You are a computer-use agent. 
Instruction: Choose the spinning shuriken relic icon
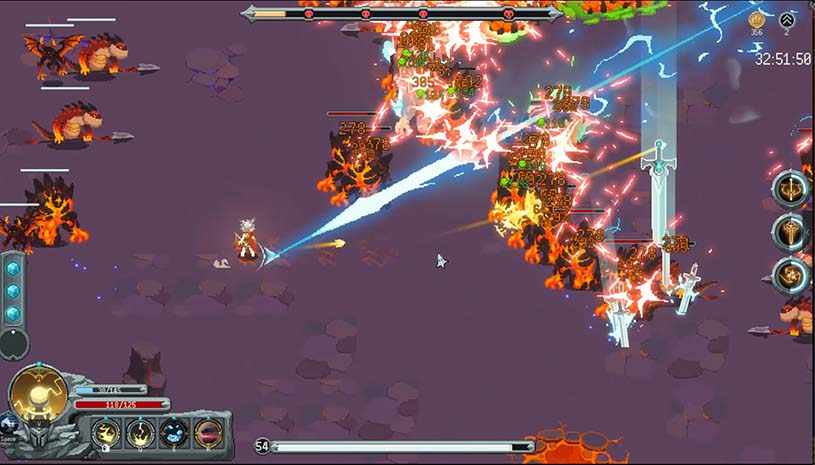tap(789, 275)
